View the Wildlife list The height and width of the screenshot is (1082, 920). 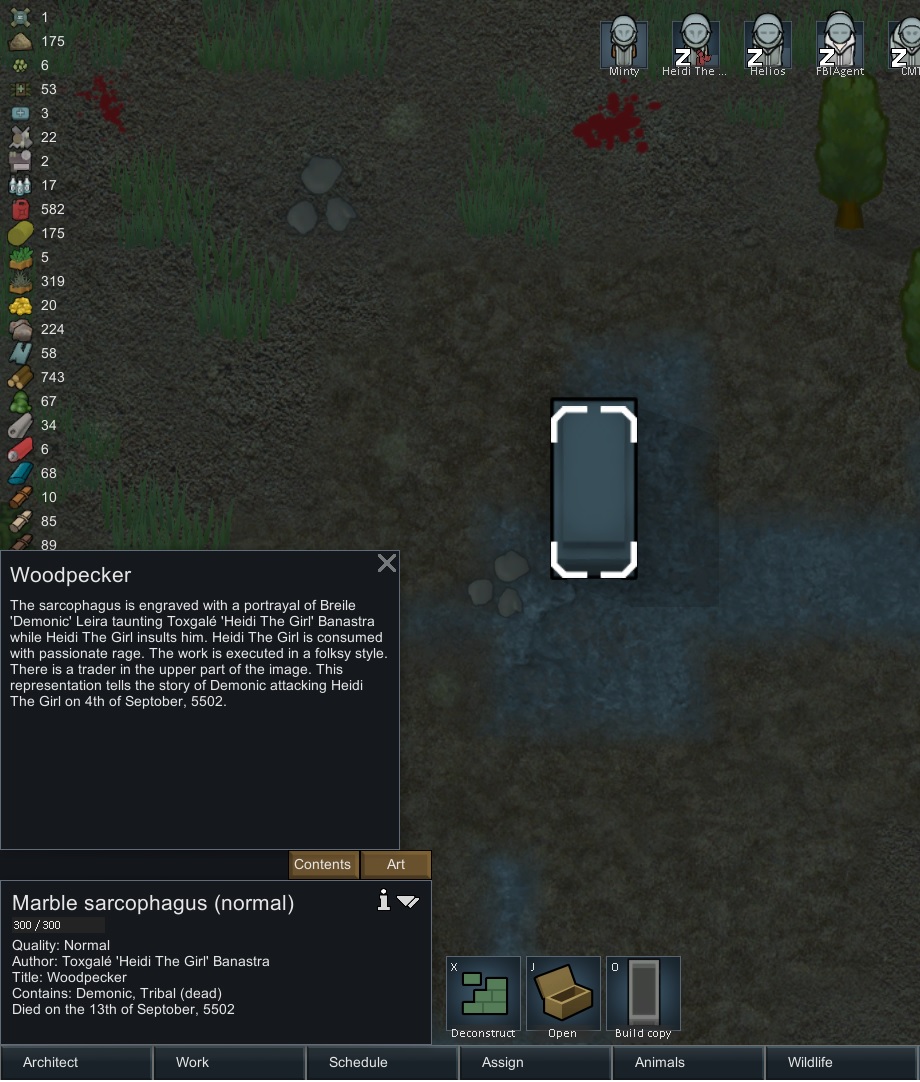point(841,1062)
